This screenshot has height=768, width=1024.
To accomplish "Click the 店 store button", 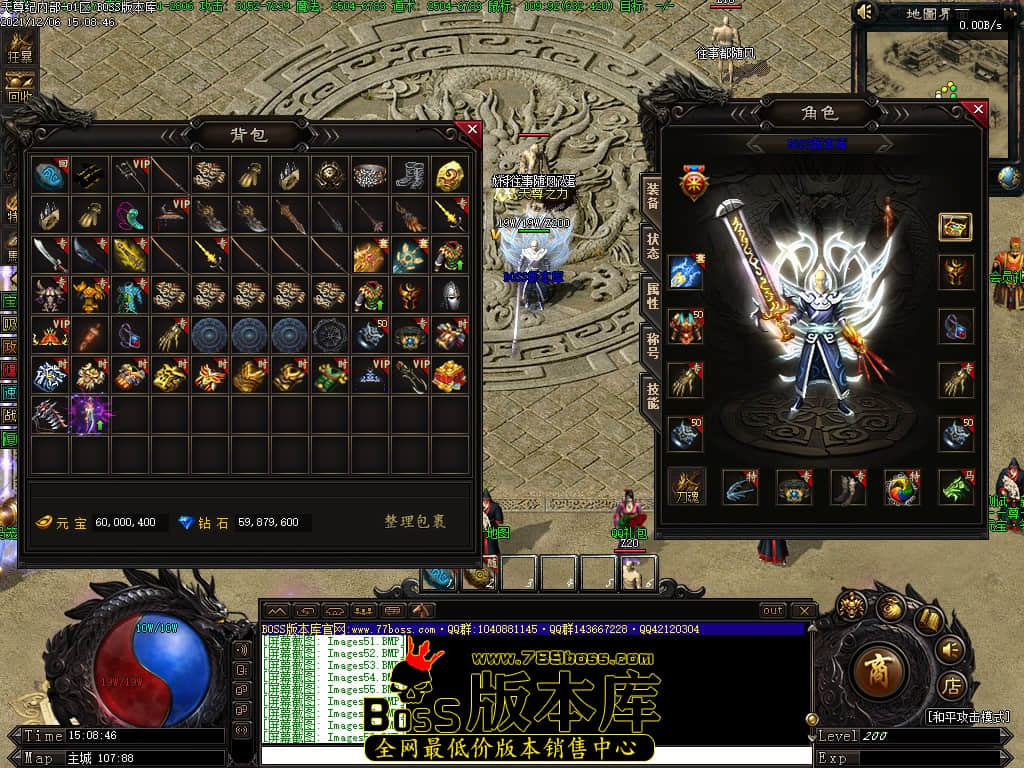I will 949,686.
